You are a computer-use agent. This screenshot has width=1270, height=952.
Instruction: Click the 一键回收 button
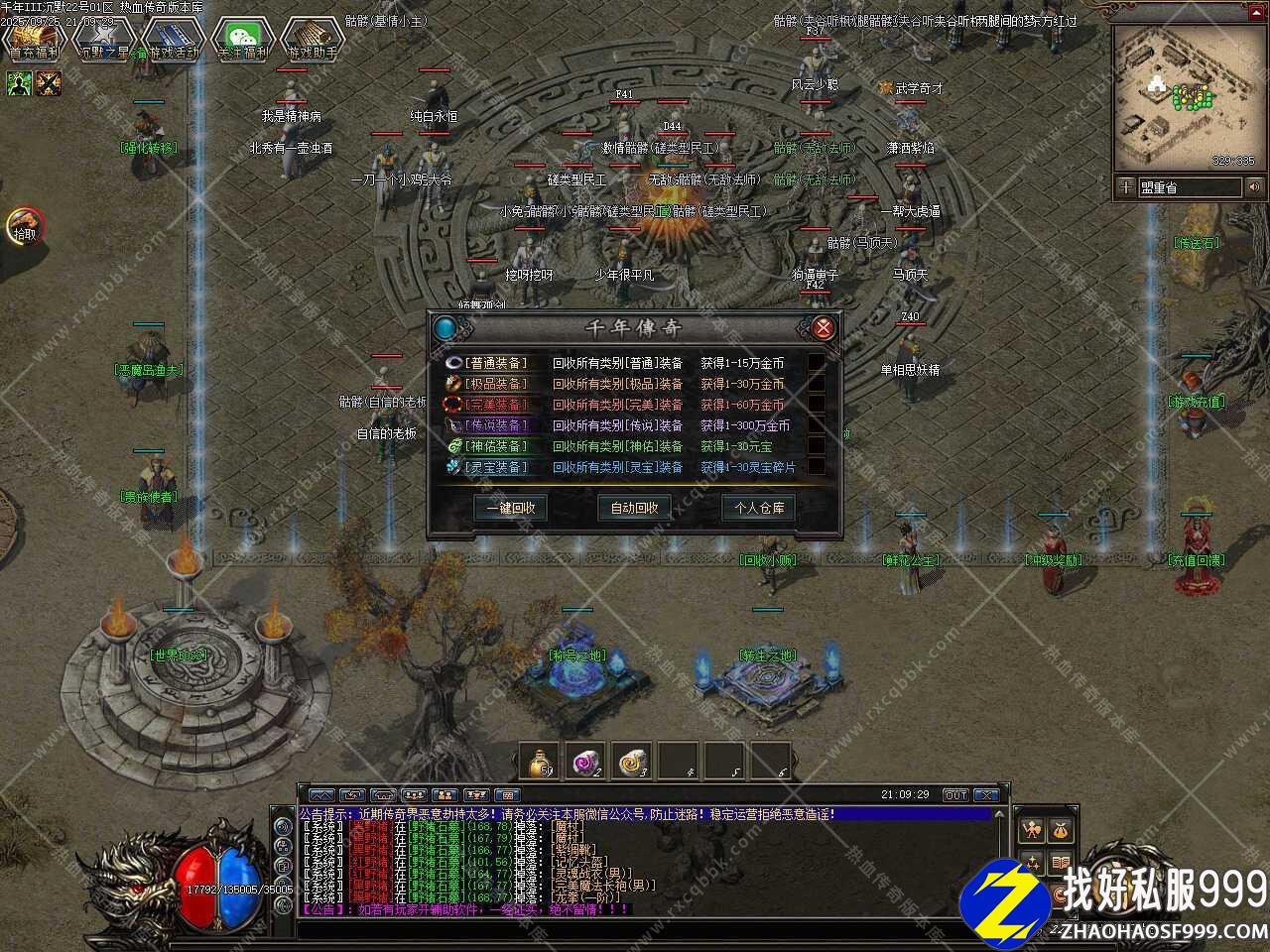pyautogui.click(x=511, y=508)
